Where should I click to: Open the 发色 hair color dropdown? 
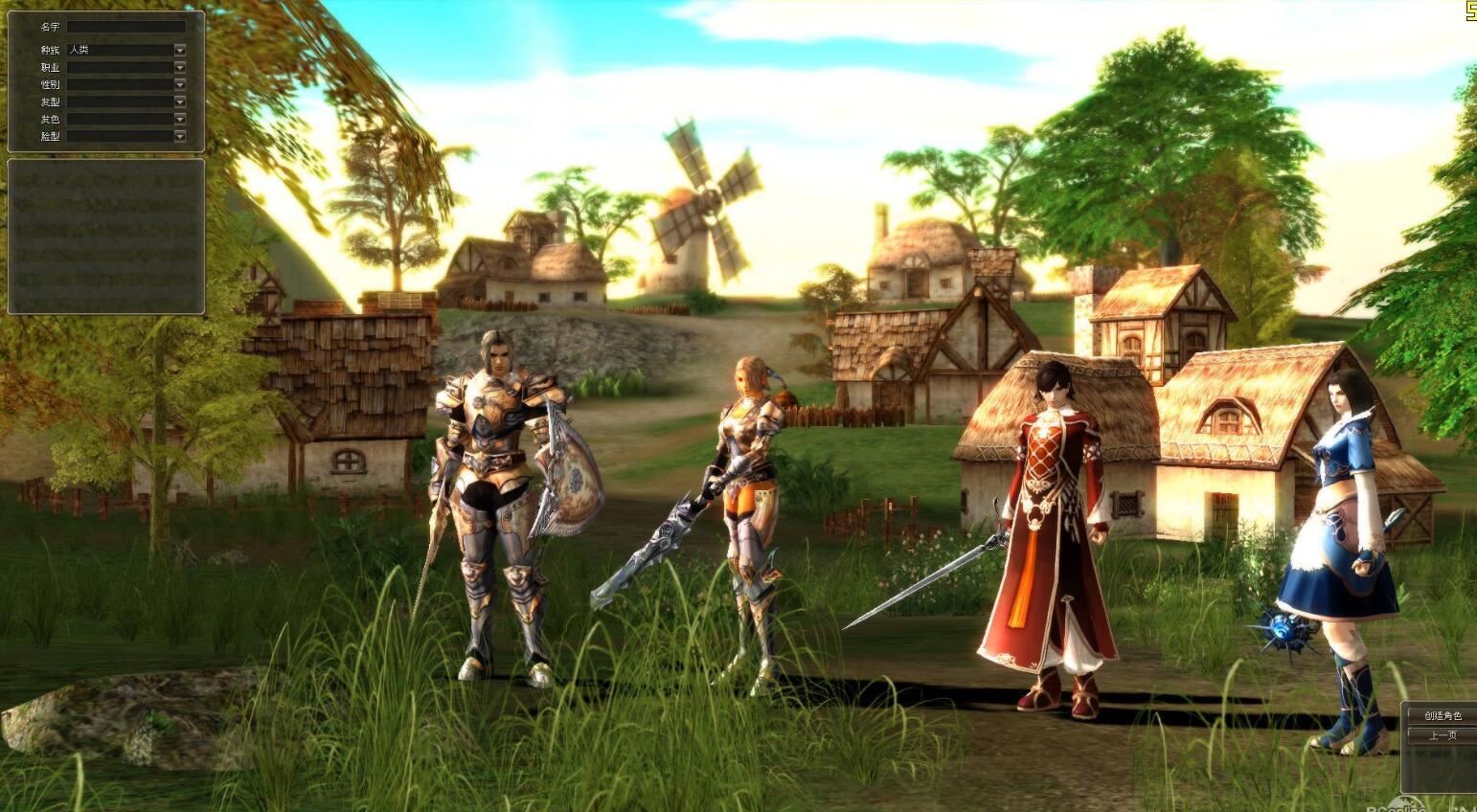(179, 119)
